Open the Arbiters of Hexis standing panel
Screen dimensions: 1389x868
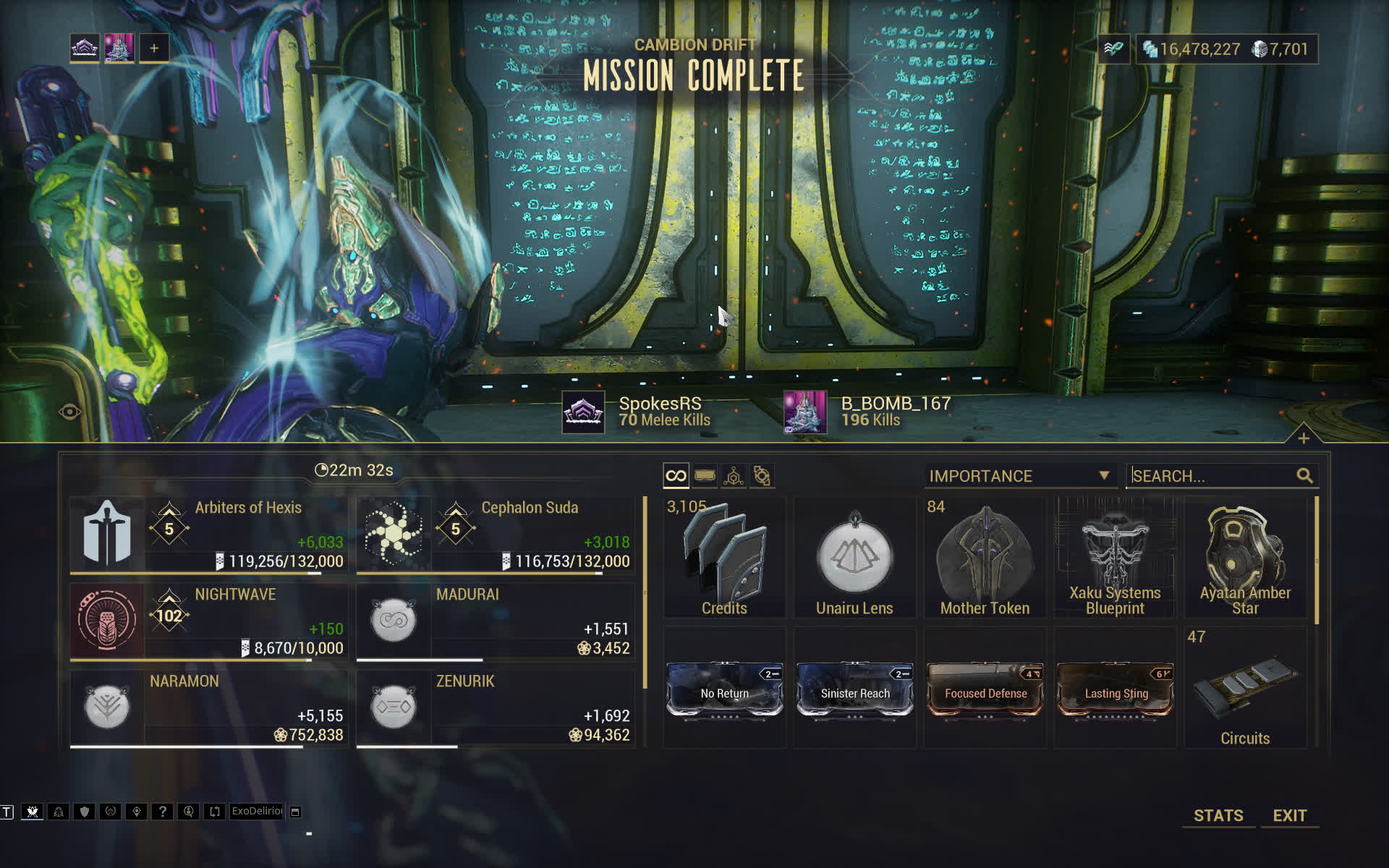(x=208, y=535)
